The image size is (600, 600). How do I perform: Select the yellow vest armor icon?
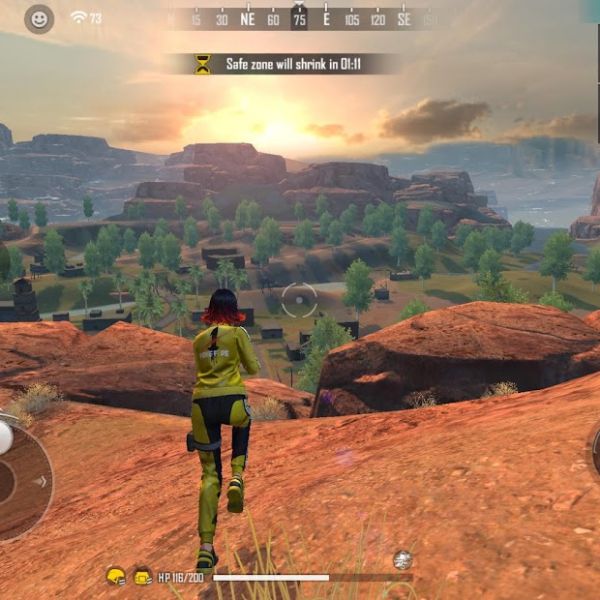[142, 576]
